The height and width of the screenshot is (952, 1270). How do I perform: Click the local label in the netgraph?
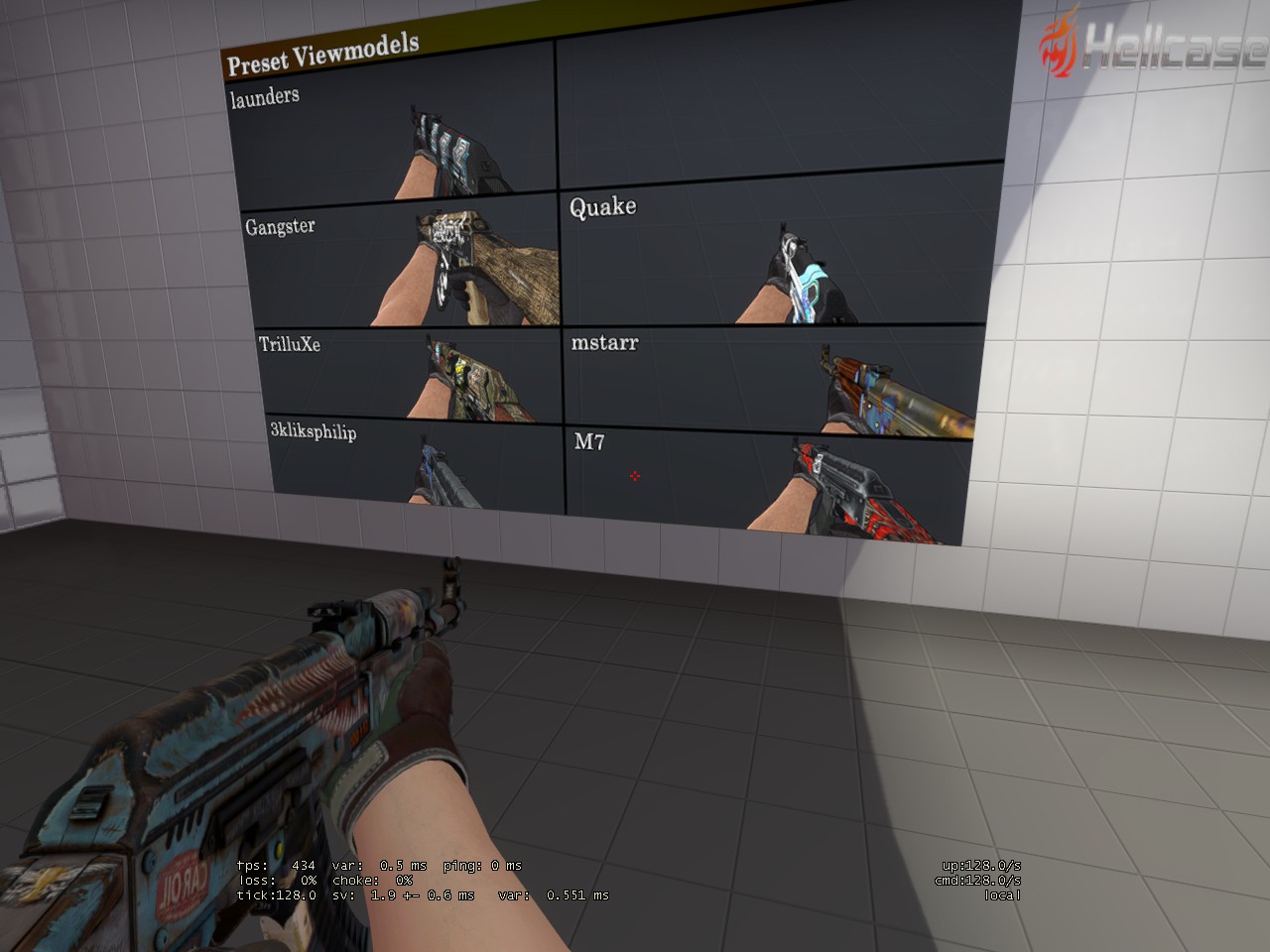click(1004, 892)
